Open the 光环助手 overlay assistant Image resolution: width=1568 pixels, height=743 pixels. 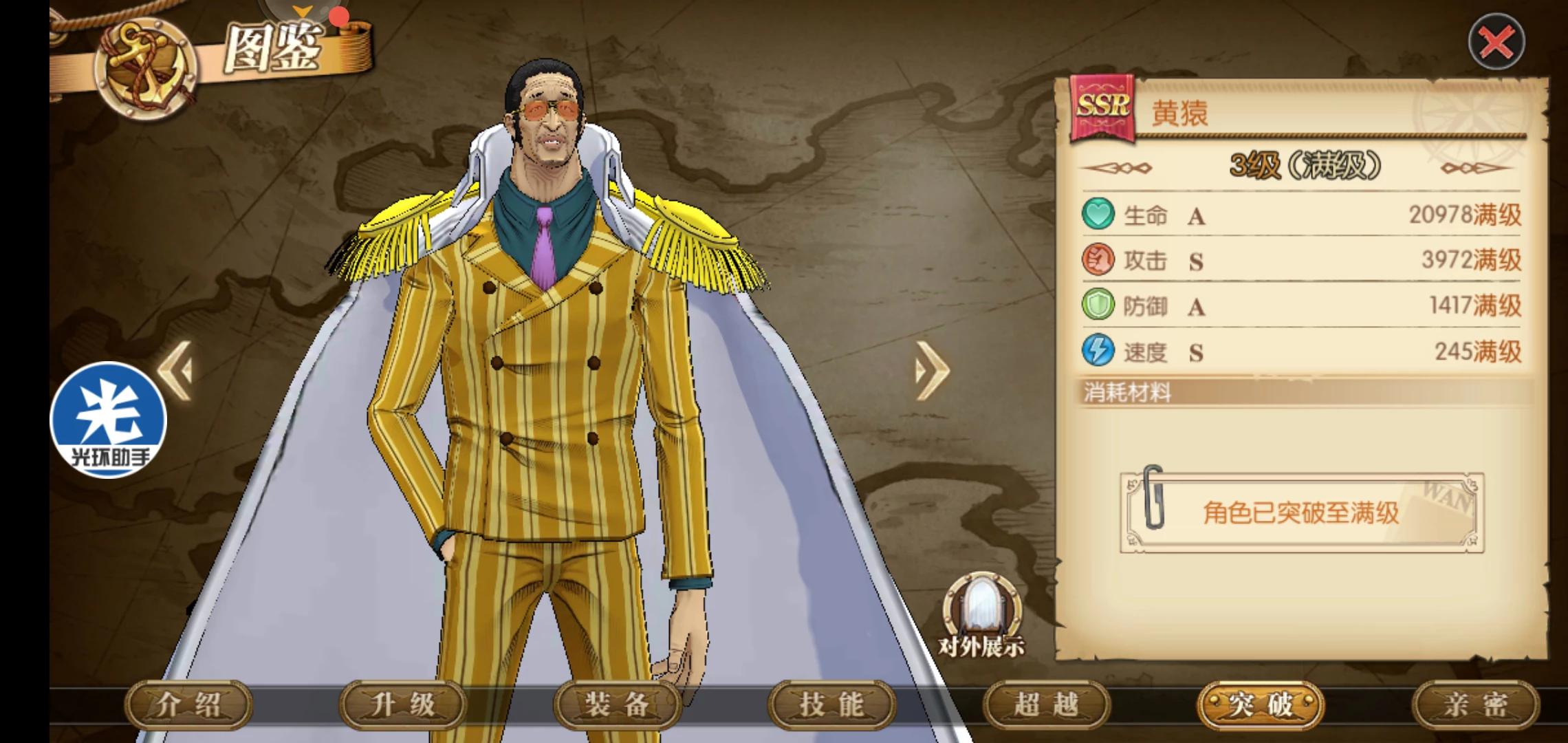point(109,420)
